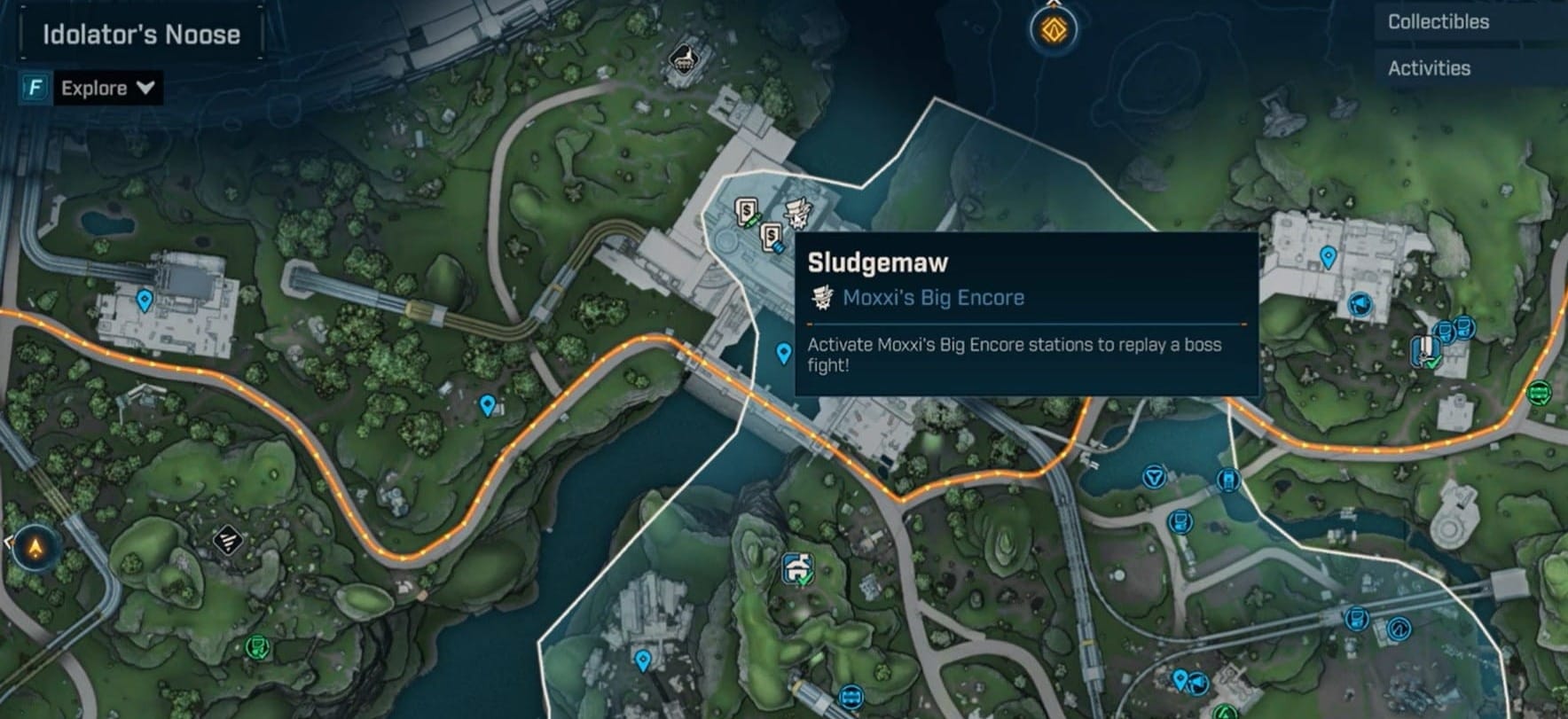Click the Idolator's Noose region title
The height and width of the screenshot is (719, 1568).
[x=142, y=35]
